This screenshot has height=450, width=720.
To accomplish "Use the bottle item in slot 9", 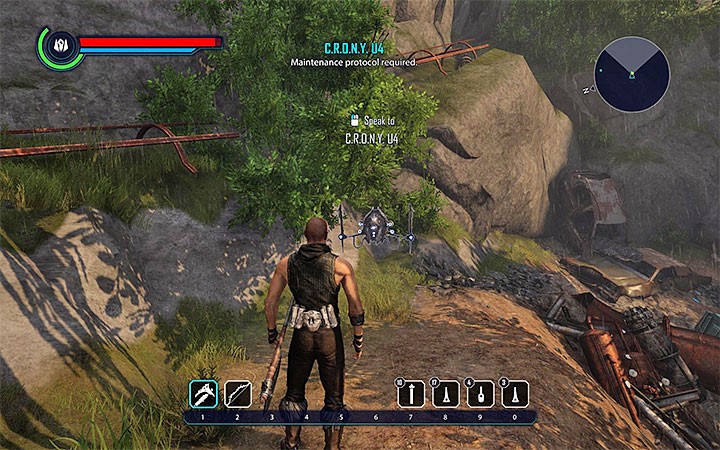I will click(x=480, y=394).
